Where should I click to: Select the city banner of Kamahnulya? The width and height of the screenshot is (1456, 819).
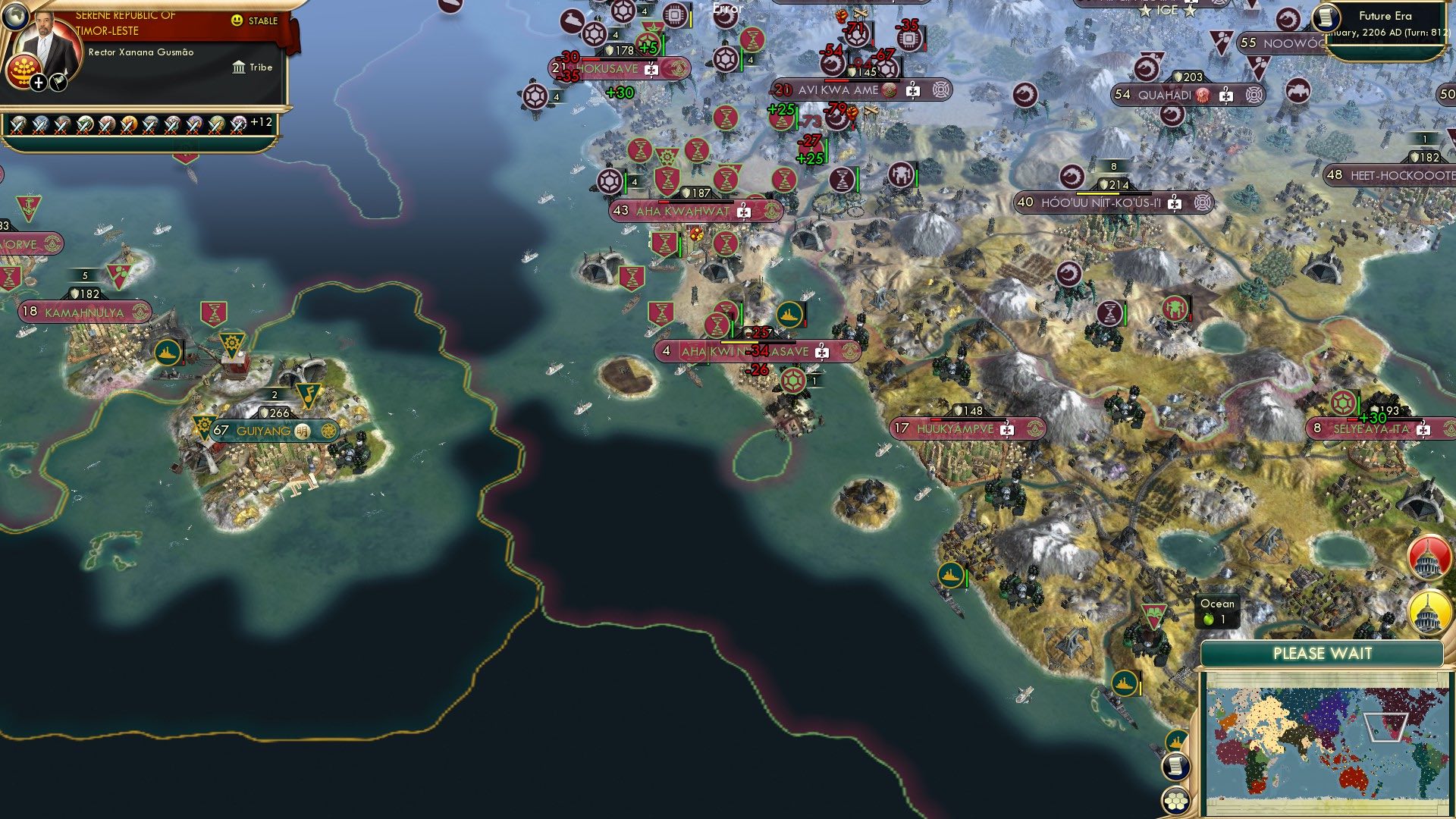(83, 310)
